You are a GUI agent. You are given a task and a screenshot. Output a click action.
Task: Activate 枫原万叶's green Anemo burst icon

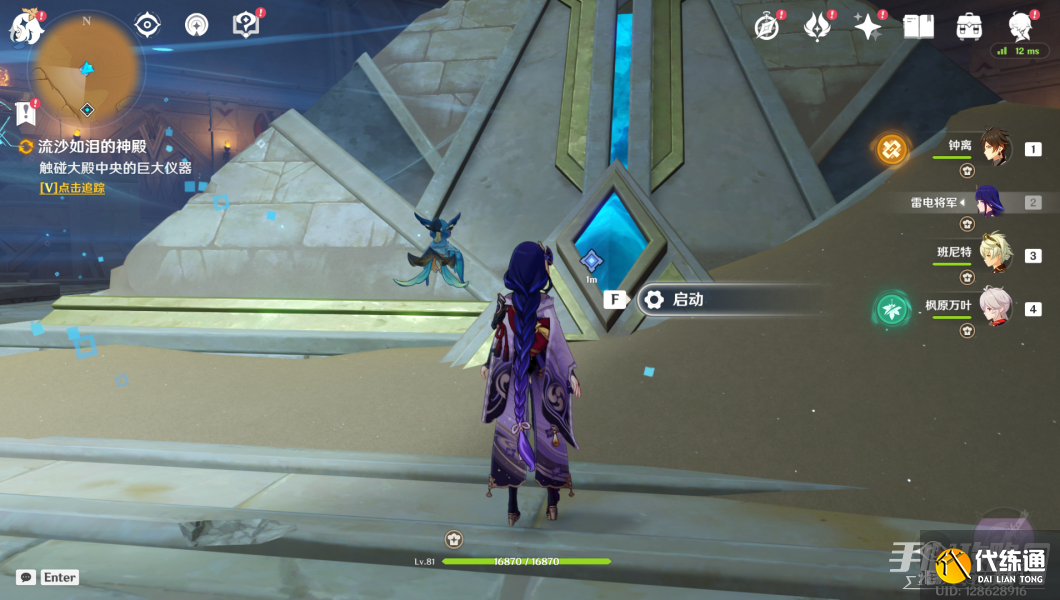[892, 309]
